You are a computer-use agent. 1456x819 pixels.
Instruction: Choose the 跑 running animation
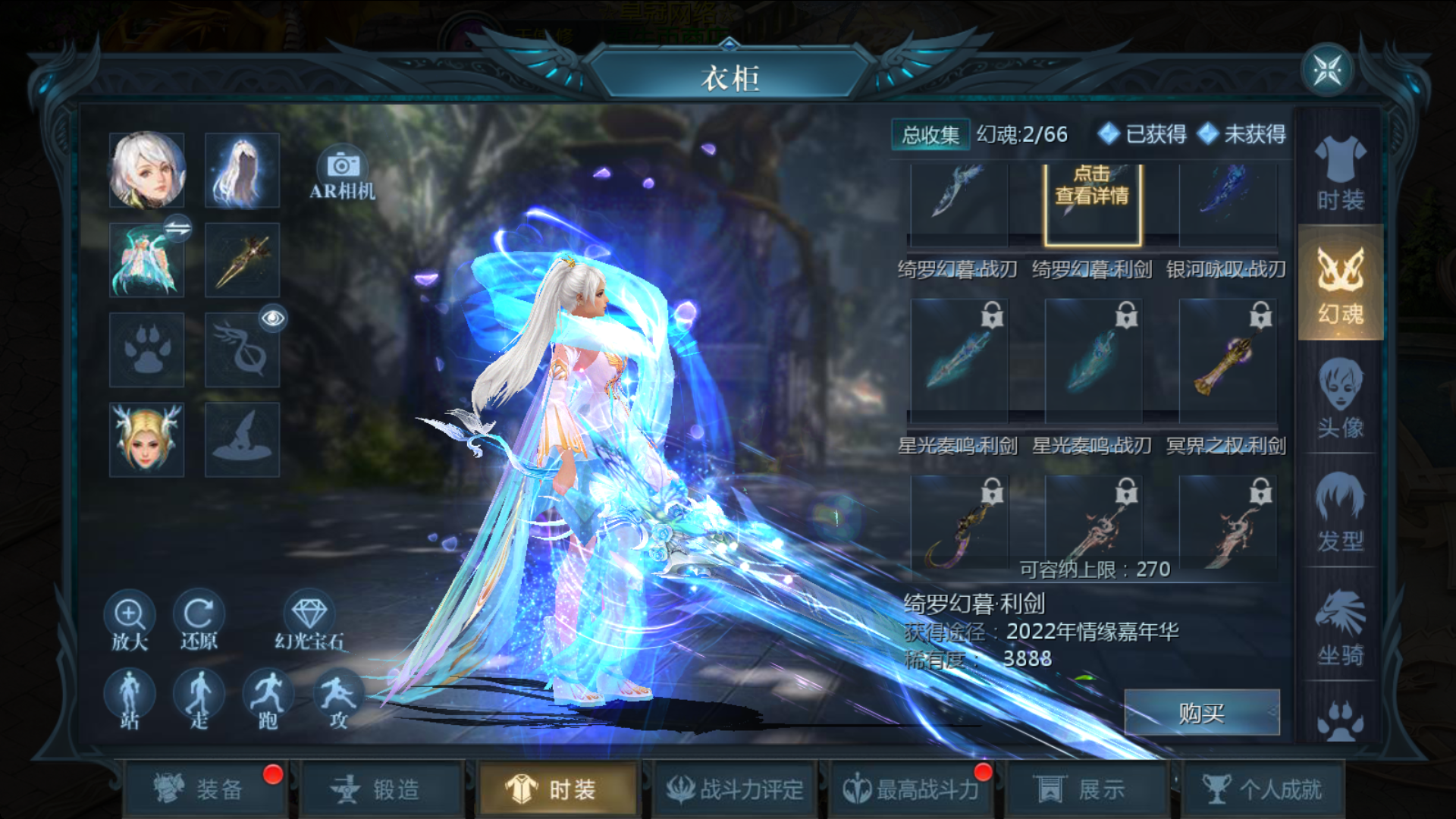coord(268,699)
